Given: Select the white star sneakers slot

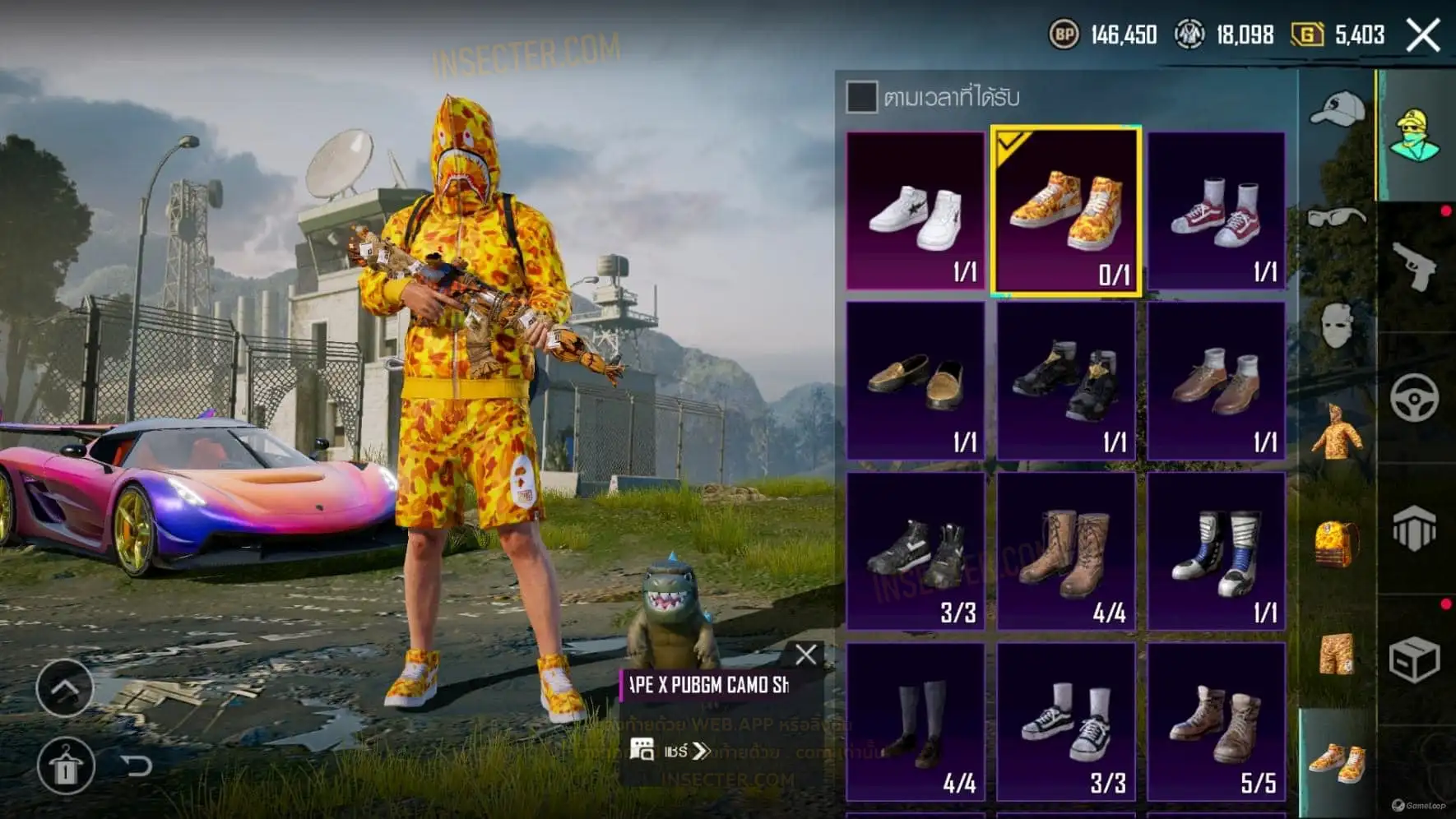Looking at the screenshot, I should coord(916,211).
